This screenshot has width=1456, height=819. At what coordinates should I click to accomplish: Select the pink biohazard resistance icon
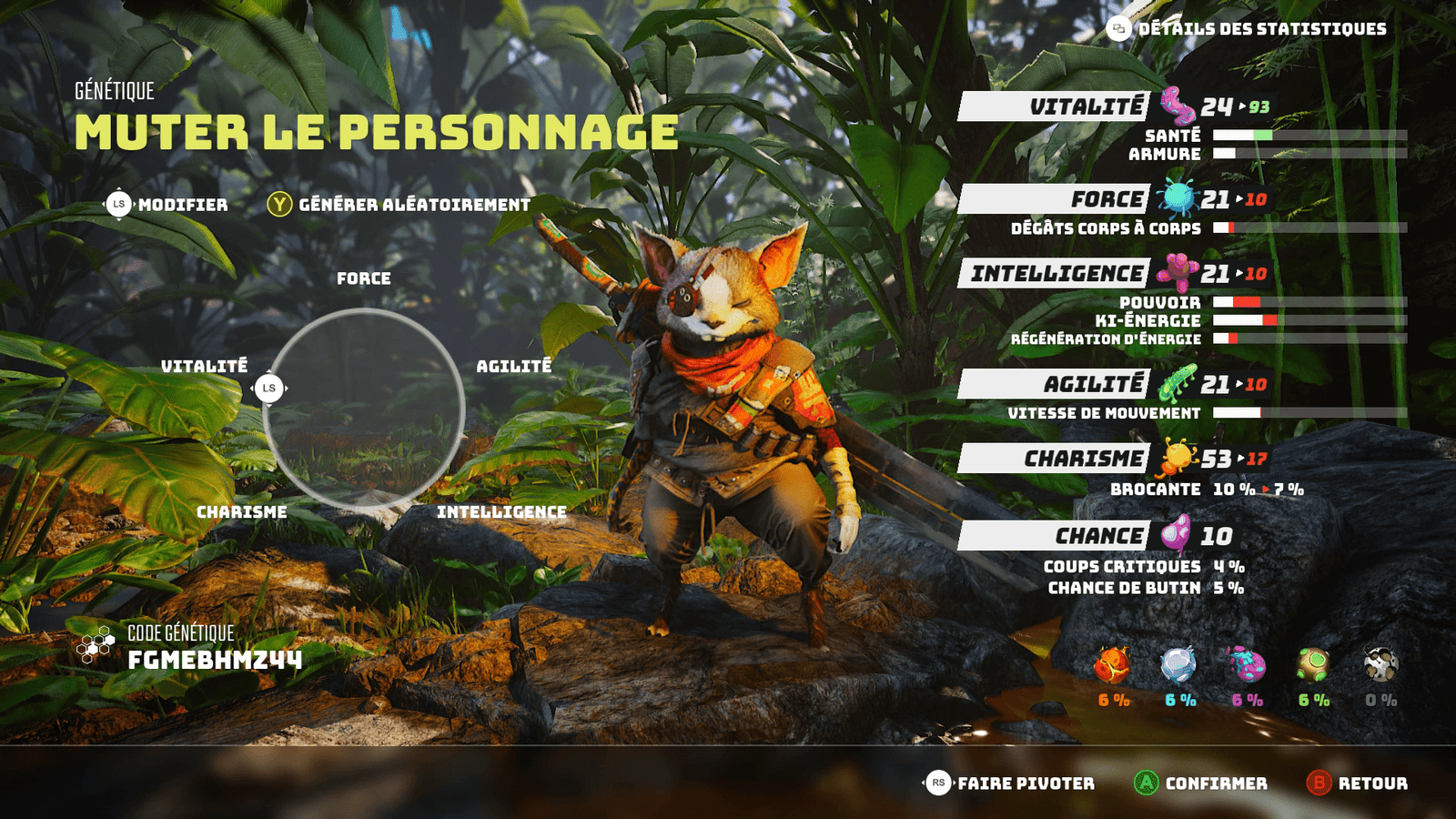pyautogui.click(x=1247, y=666)
